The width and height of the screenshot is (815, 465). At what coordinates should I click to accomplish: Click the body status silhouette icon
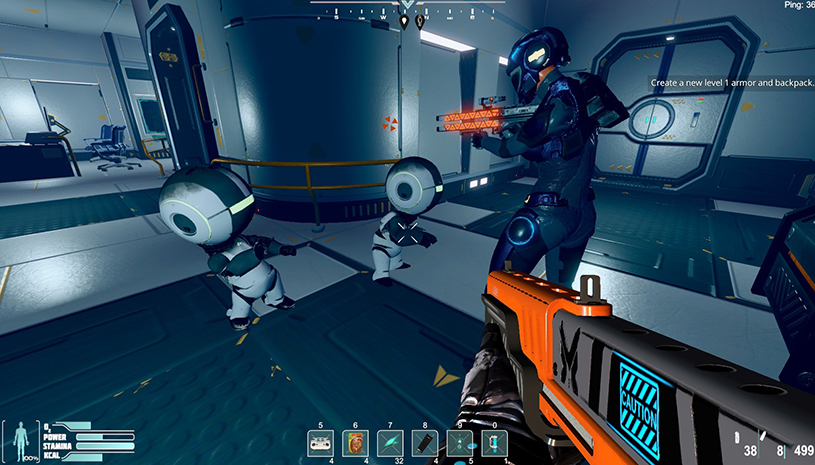(20, 440)
